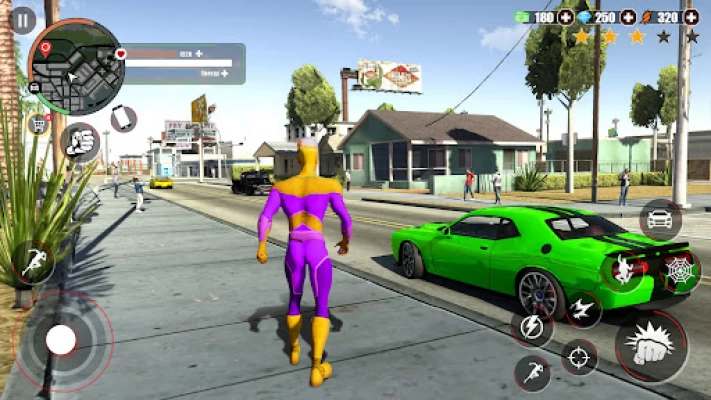Activate the spider web shoot ability
The height and width of the screenshot is (400, 711).
point(681,270)
